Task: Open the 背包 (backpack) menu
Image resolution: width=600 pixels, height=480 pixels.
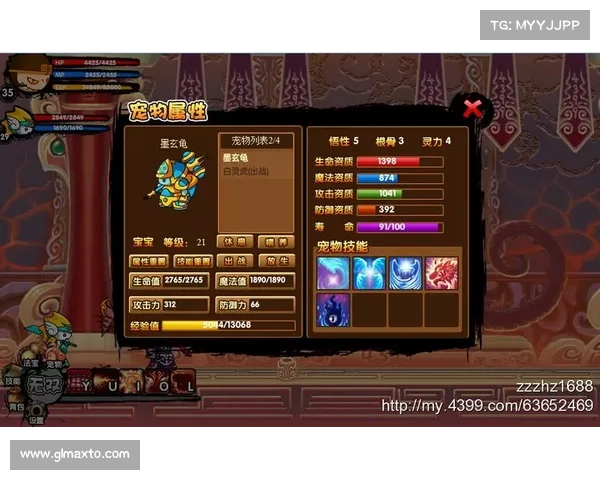Action: (15, 407)
